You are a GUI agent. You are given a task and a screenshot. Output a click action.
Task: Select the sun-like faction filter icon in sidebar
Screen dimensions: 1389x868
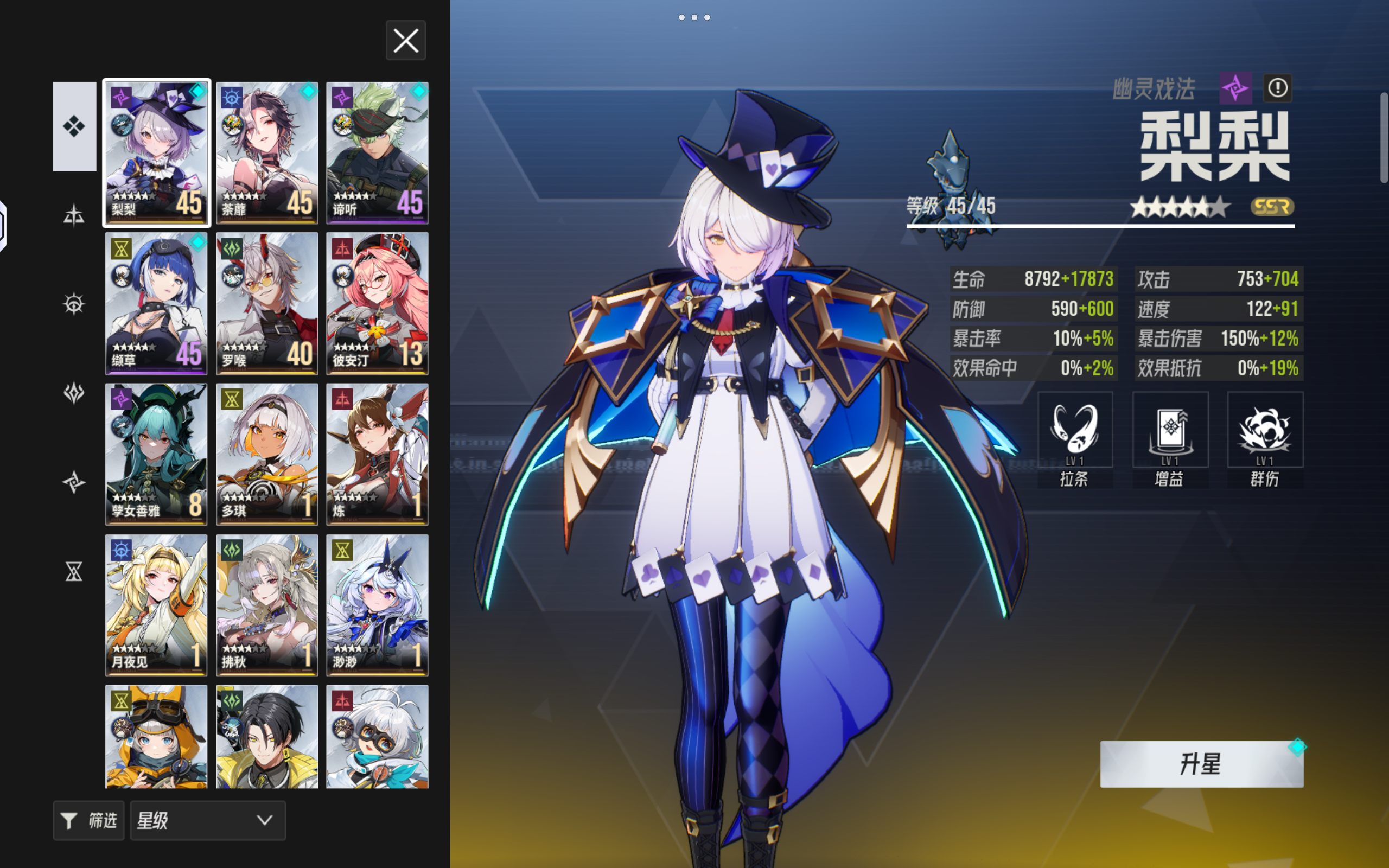point(73,304)
